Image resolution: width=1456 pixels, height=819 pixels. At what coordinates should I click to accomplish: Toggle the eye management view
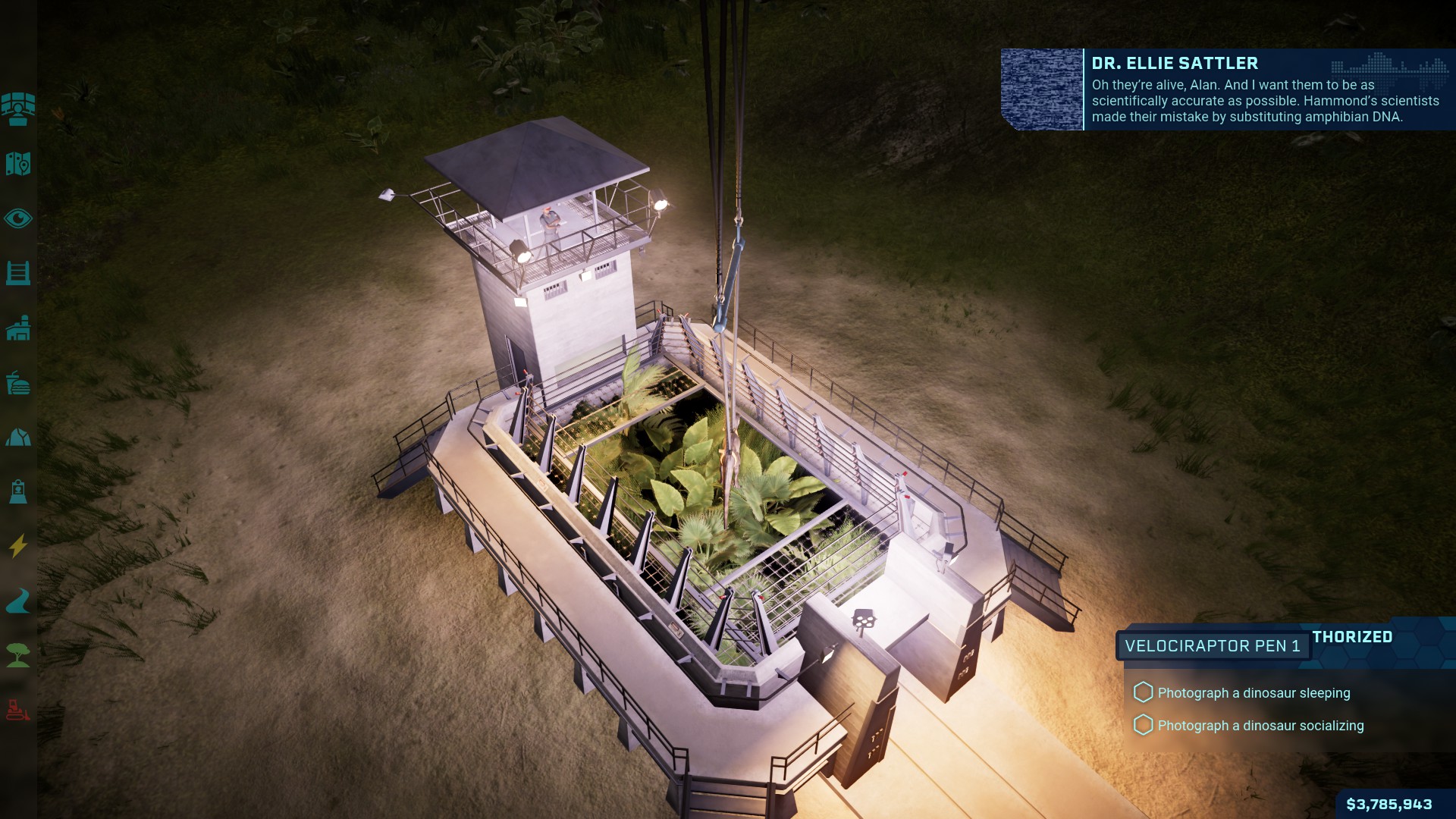pos(18,219)
